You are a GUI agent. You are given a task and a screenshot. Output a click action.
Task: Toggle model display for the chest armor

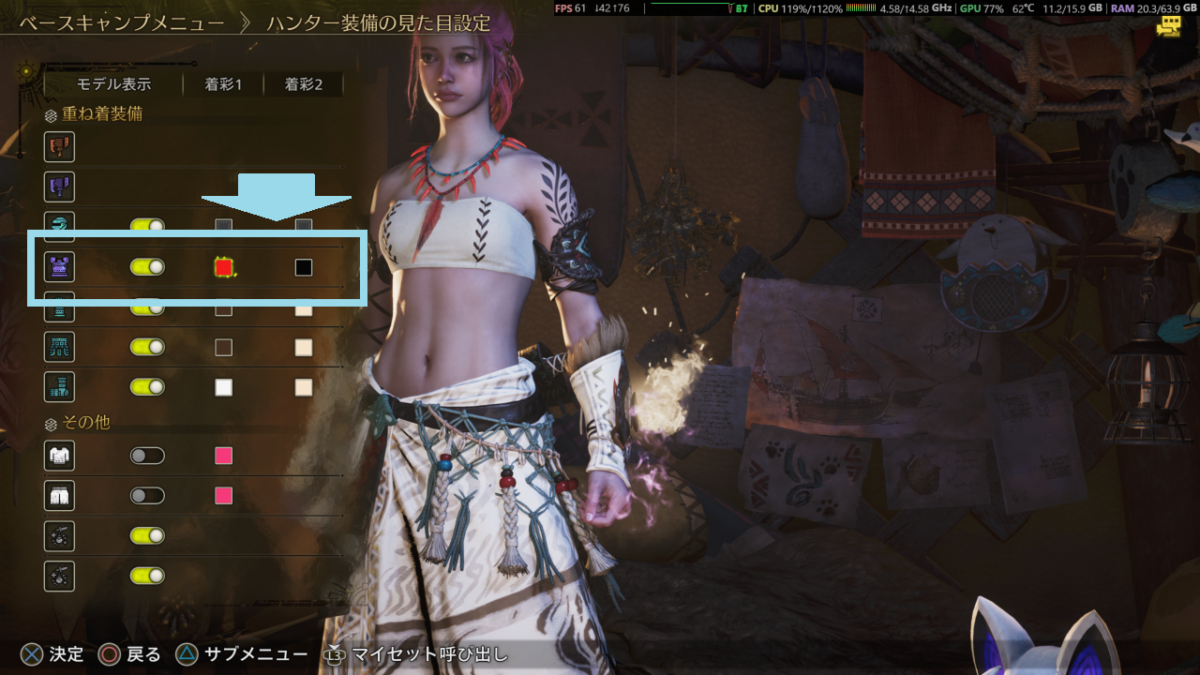[147, 267]
